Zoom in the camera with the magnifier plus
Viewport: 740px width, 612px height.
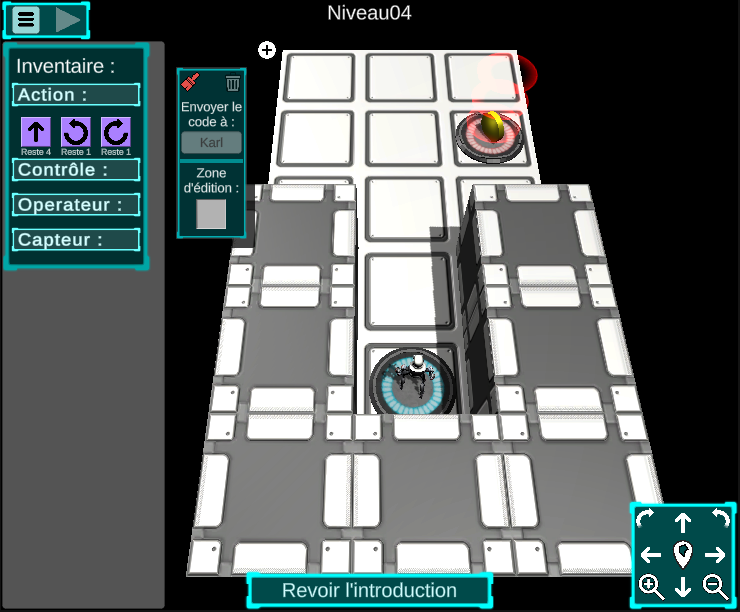[x=651, y=587]
